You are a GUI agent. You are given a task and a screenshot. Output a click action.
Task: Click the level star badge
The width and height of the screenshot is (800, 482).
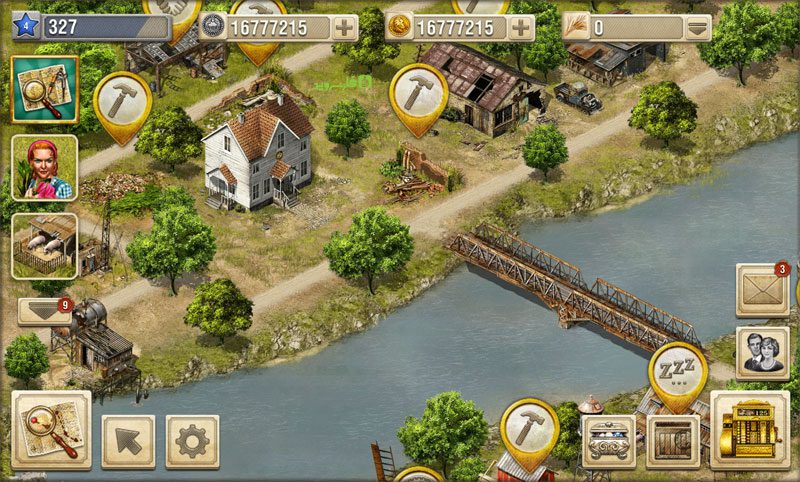point(26,27)
